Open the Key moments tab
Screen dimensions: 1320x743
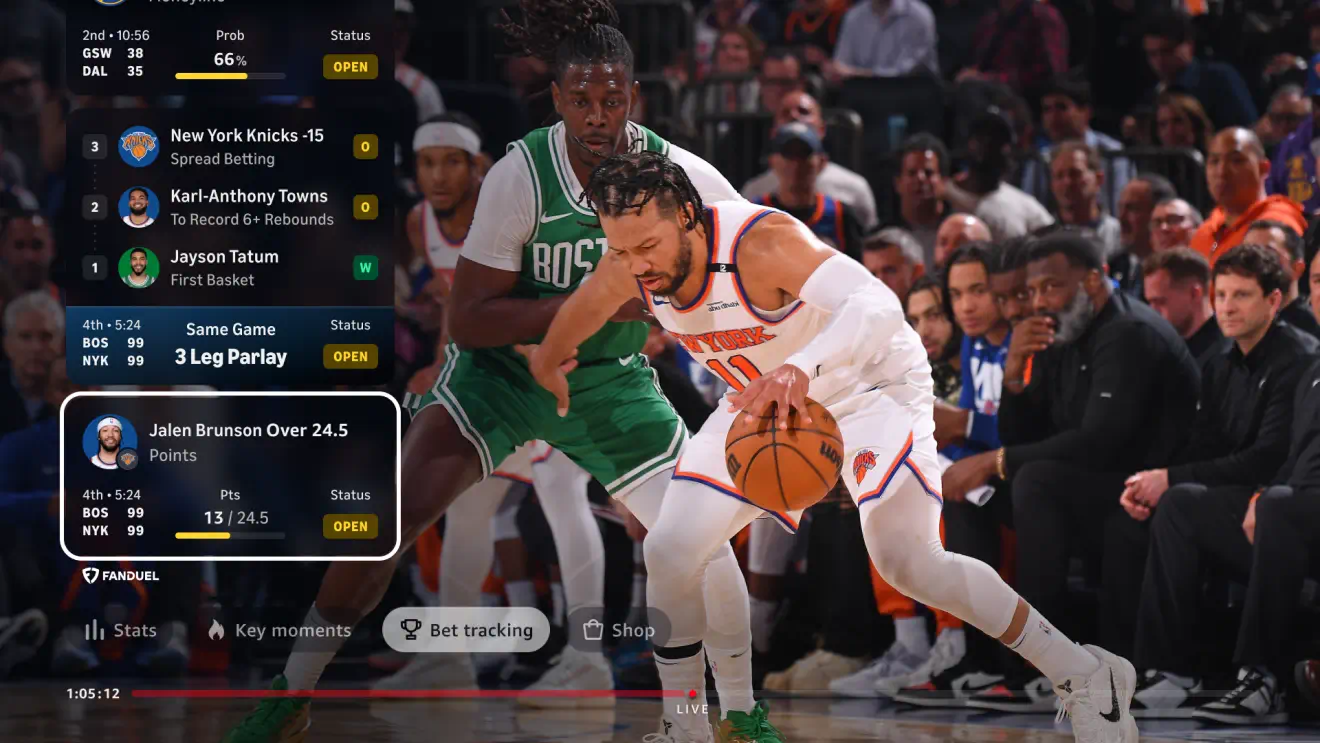pyautogui.click(x=279, y=630)
